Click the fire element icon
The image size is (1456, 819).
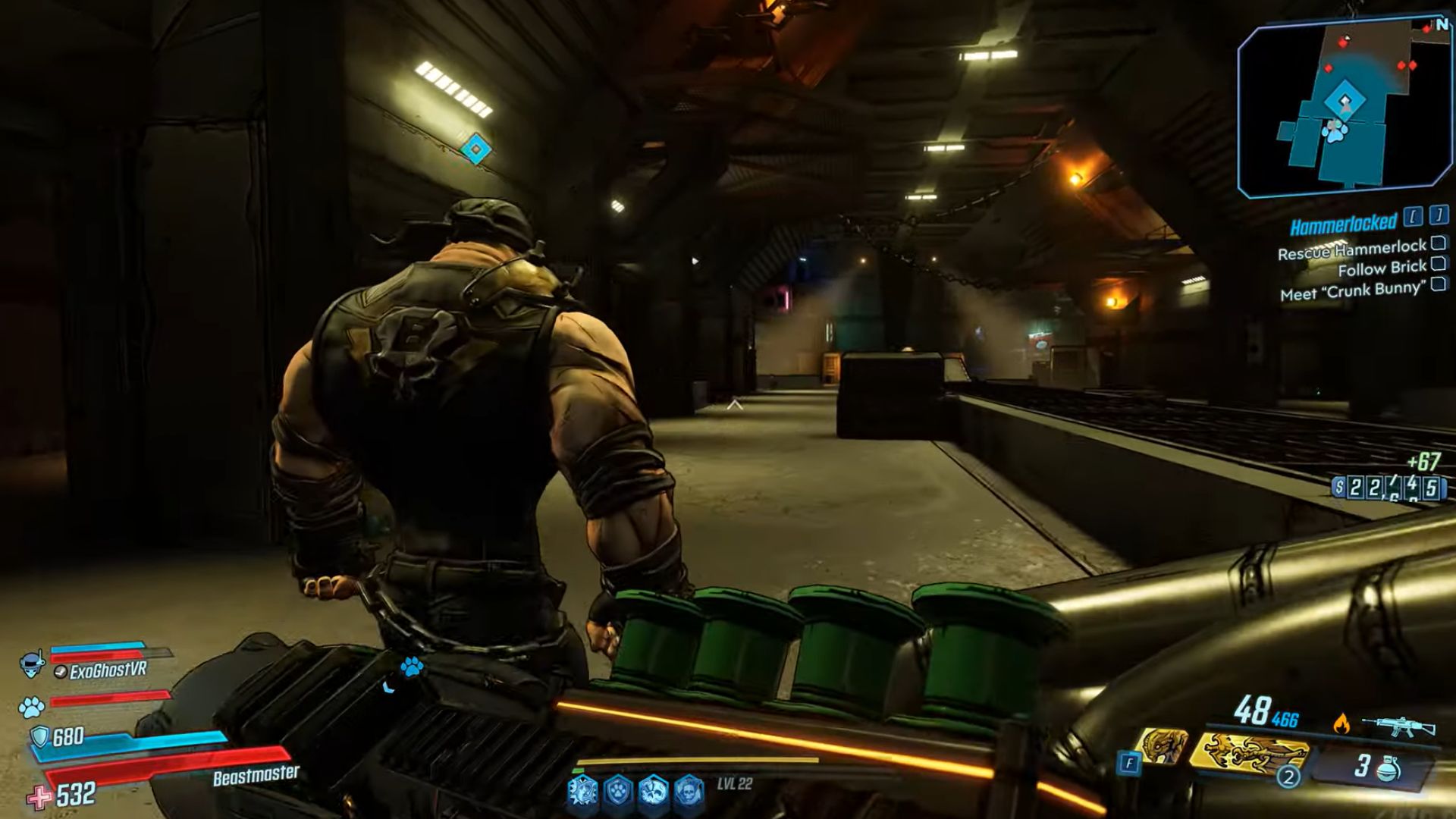point(1341,723)
